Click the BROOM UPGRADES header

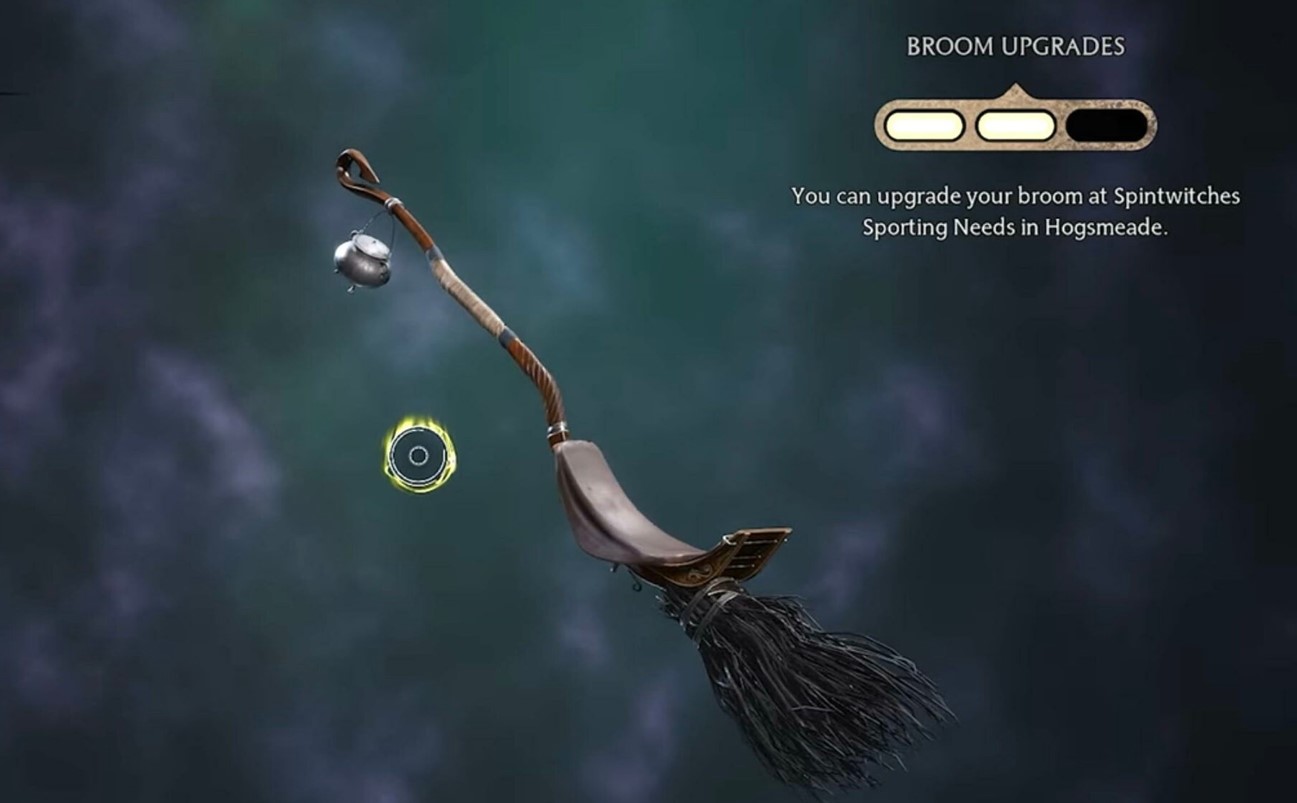(x=1016, y=46)
